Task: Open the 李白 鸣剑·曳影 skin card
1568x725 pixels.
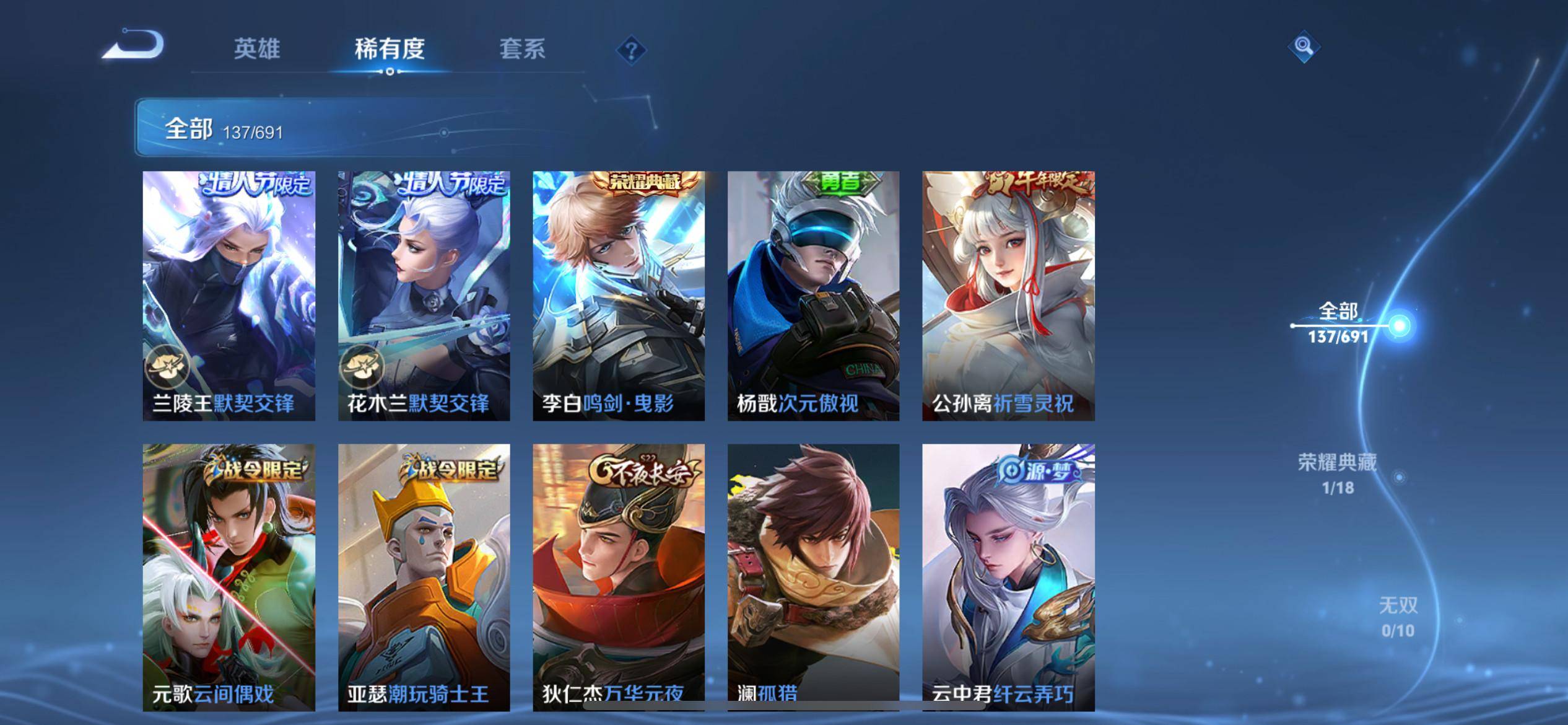Action: [619, 296]
